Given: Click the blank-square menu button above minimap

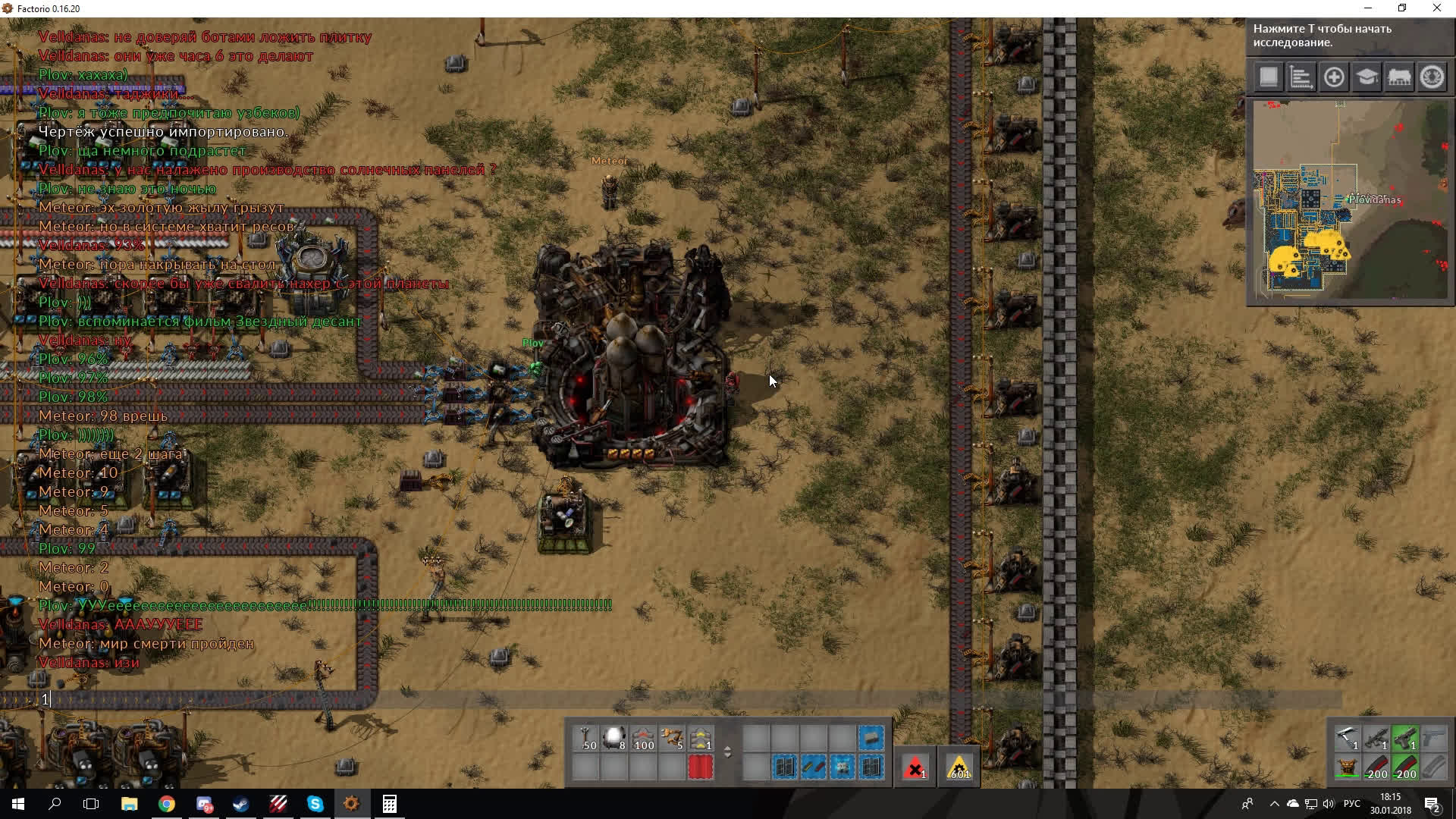Looking at the screenshot, I should tap(1269, 77).
